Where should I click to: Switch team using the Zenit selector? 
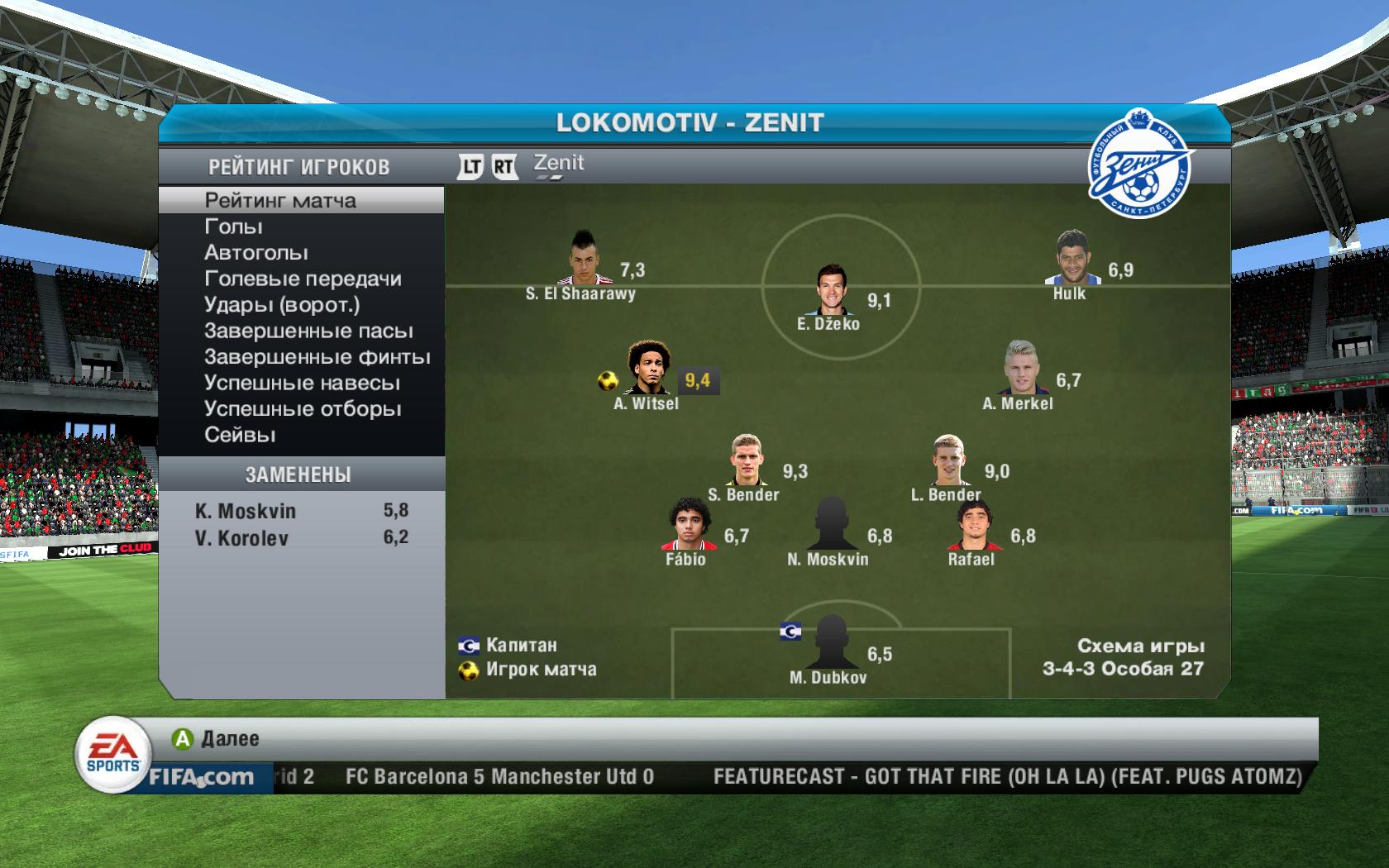[558, 165]
